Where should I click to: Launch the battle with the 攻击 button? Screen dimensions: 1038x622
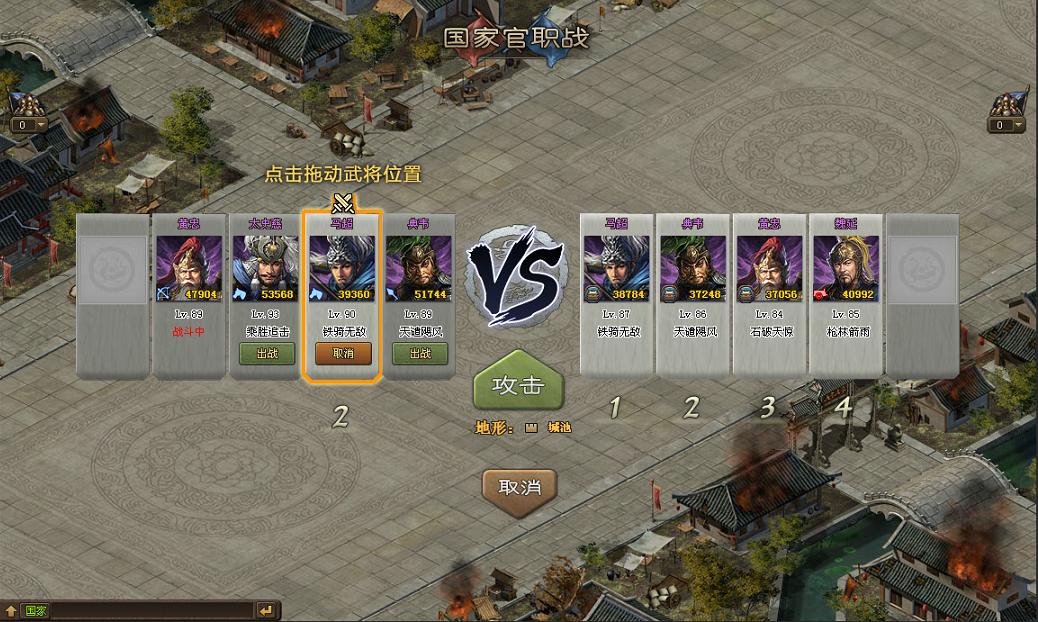(x=518, y=385)
